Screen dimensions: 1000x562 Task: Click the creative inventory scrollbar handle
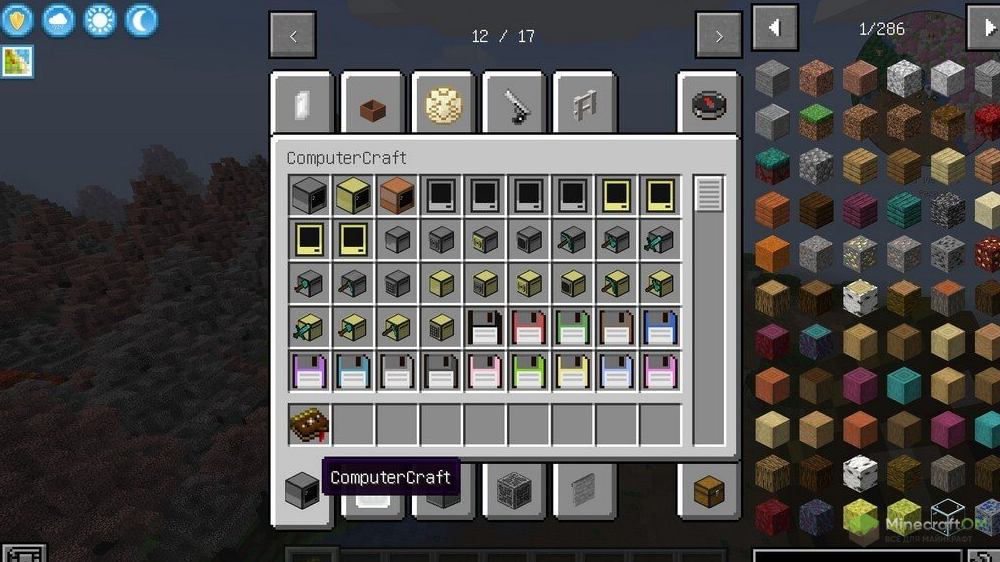tap(709, 194)
